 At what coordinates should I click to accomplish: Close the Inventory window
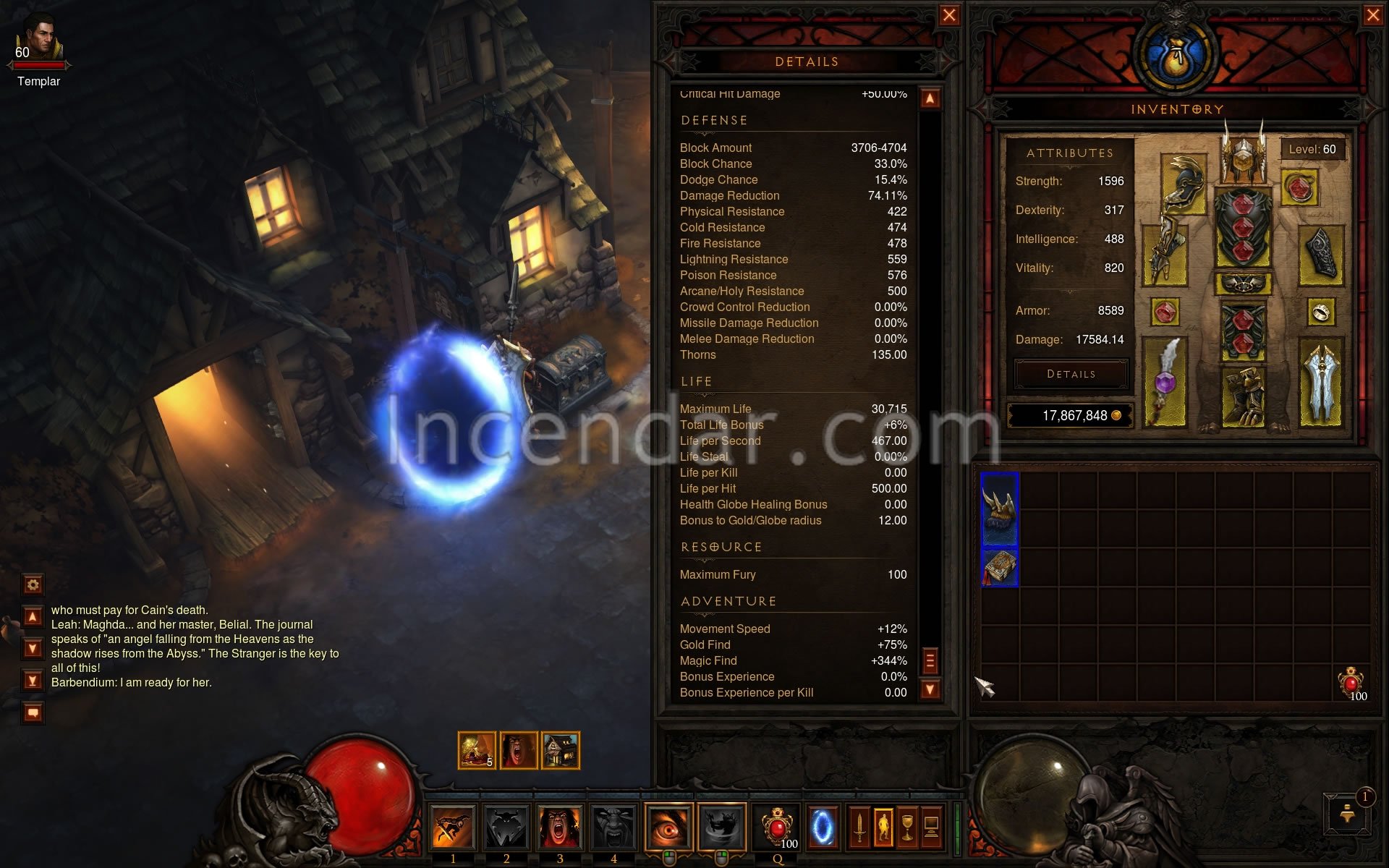1372,15
